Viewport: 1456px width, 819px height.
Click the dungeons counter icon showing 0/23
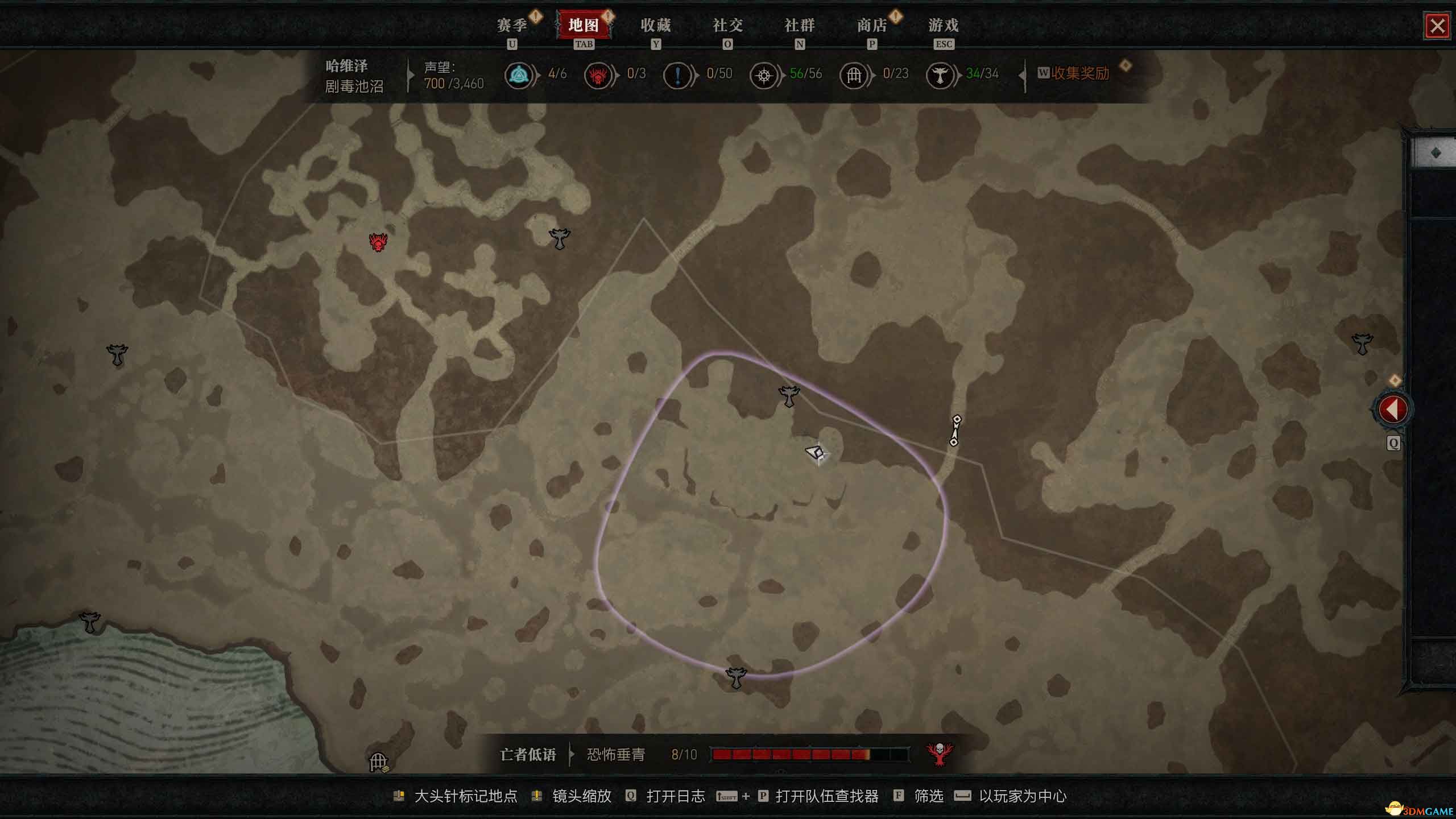[x=854, y=75]
